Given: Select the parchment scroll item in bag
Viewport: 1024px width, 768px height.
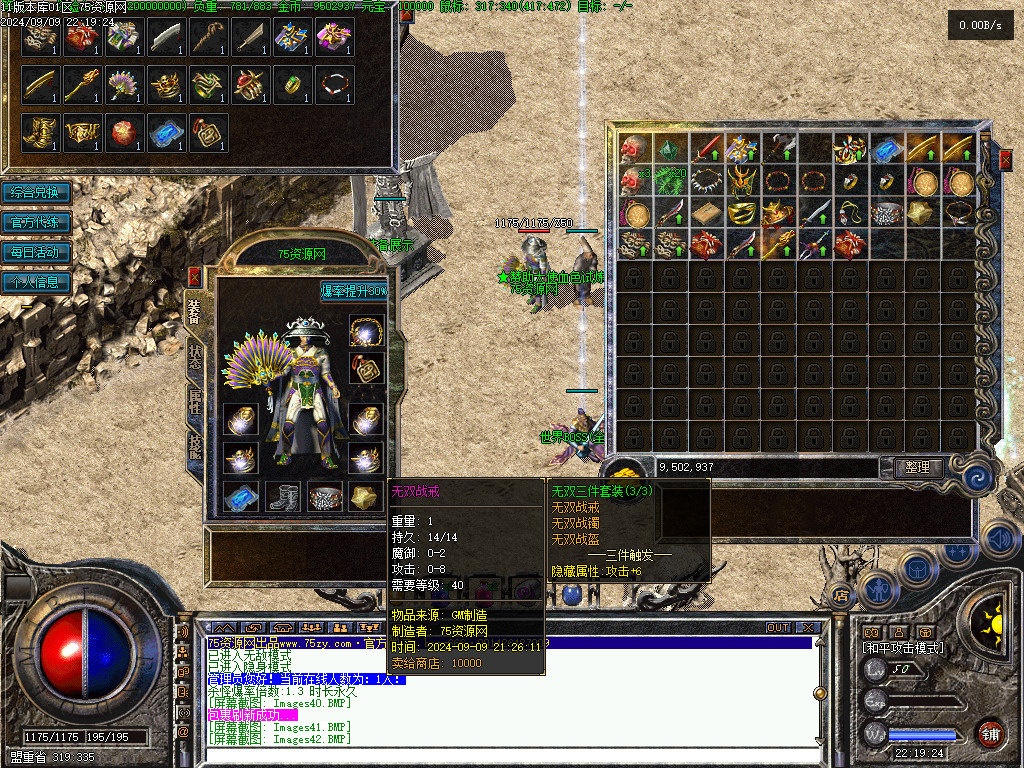Looking at the screenshot, I should tap(706, 213).
